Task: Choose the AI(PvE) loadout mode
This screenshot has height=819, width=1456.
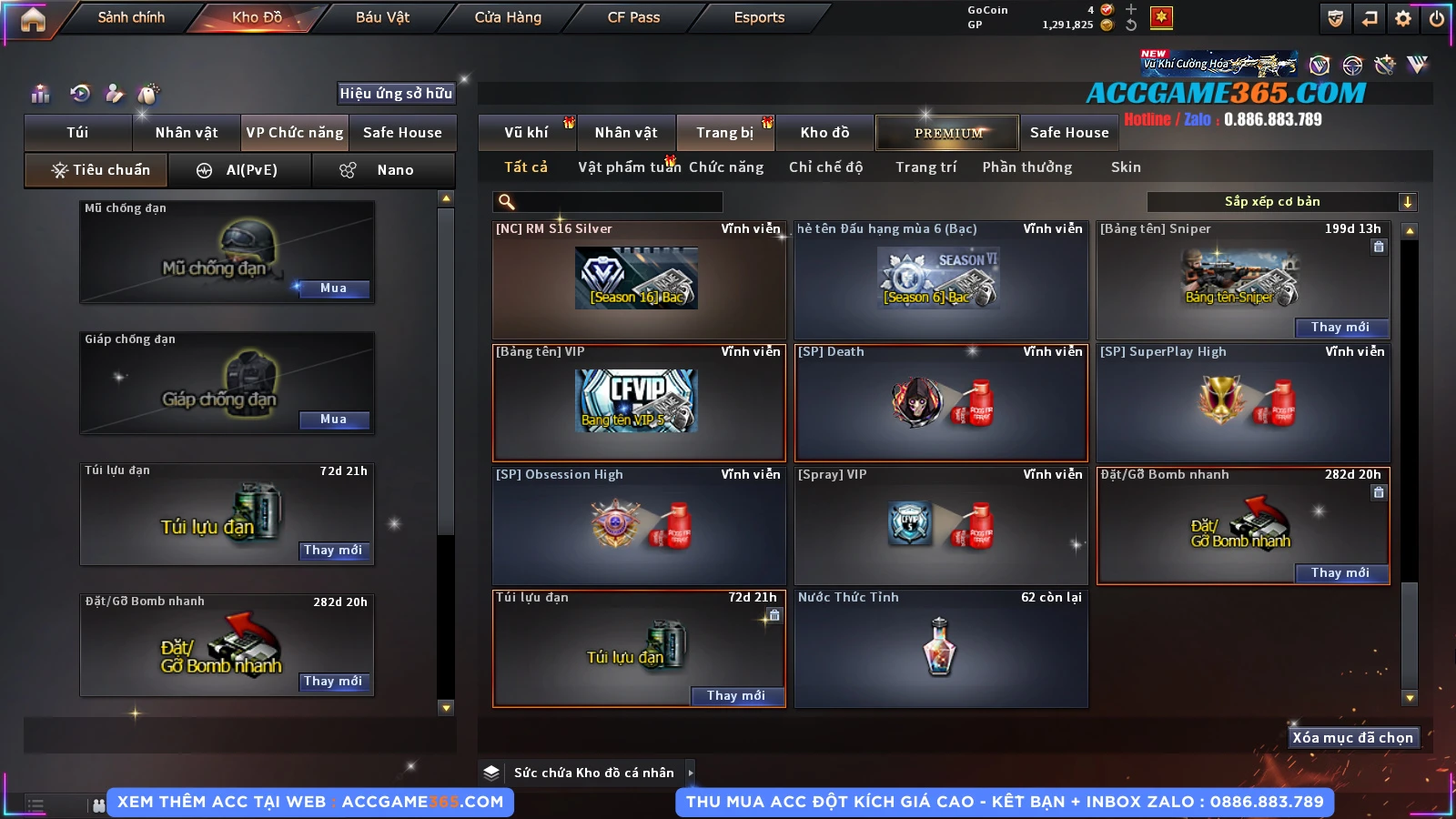Action: (240, 170)
